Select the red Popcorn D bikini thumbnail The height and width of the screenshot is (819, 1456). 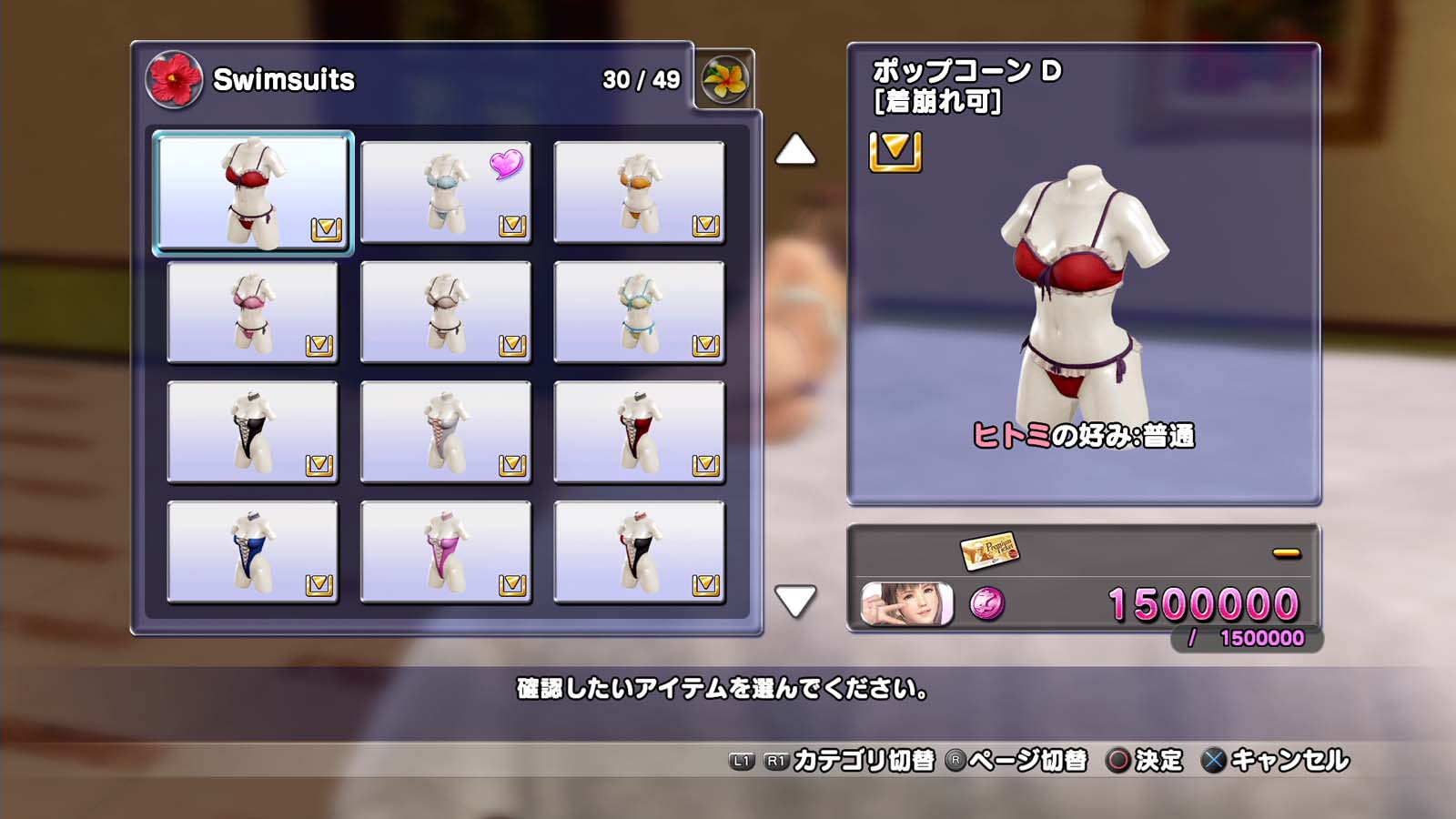point(253,192)
